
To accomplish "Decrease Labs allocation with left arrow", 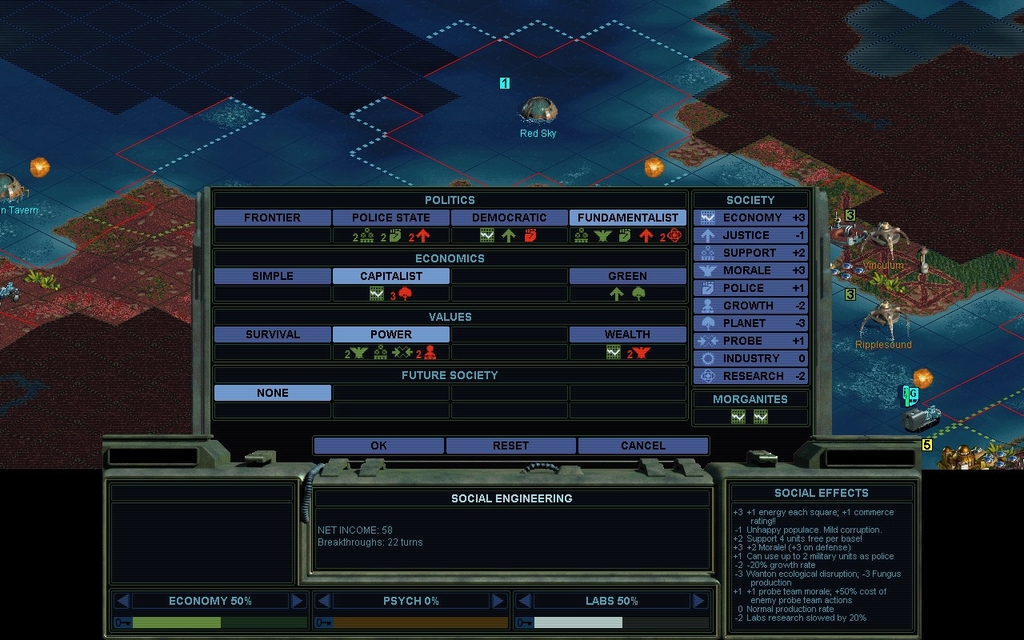I will click(524, 601).
